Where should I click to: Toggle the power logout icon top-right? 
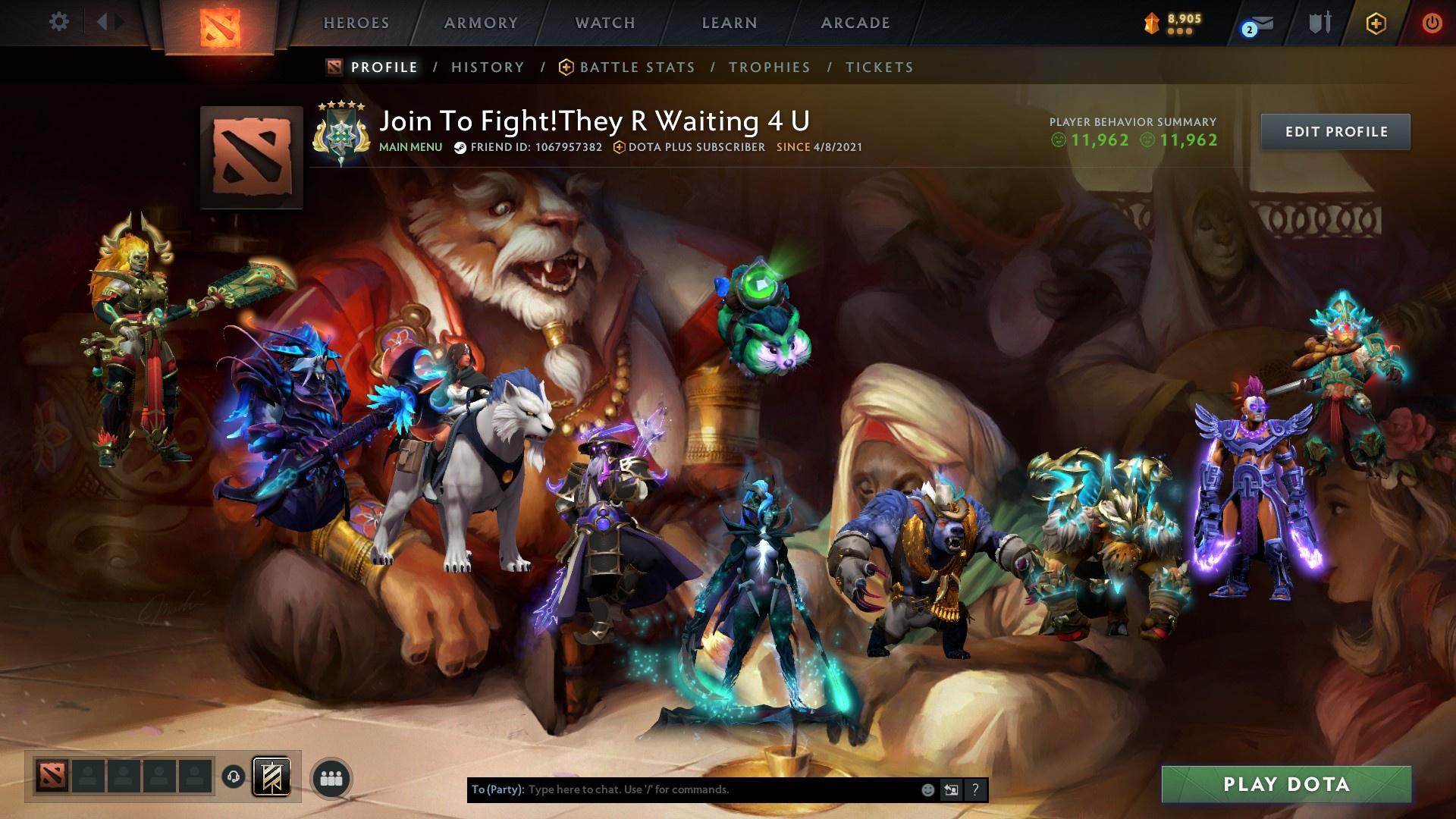tap(1432, 23)
